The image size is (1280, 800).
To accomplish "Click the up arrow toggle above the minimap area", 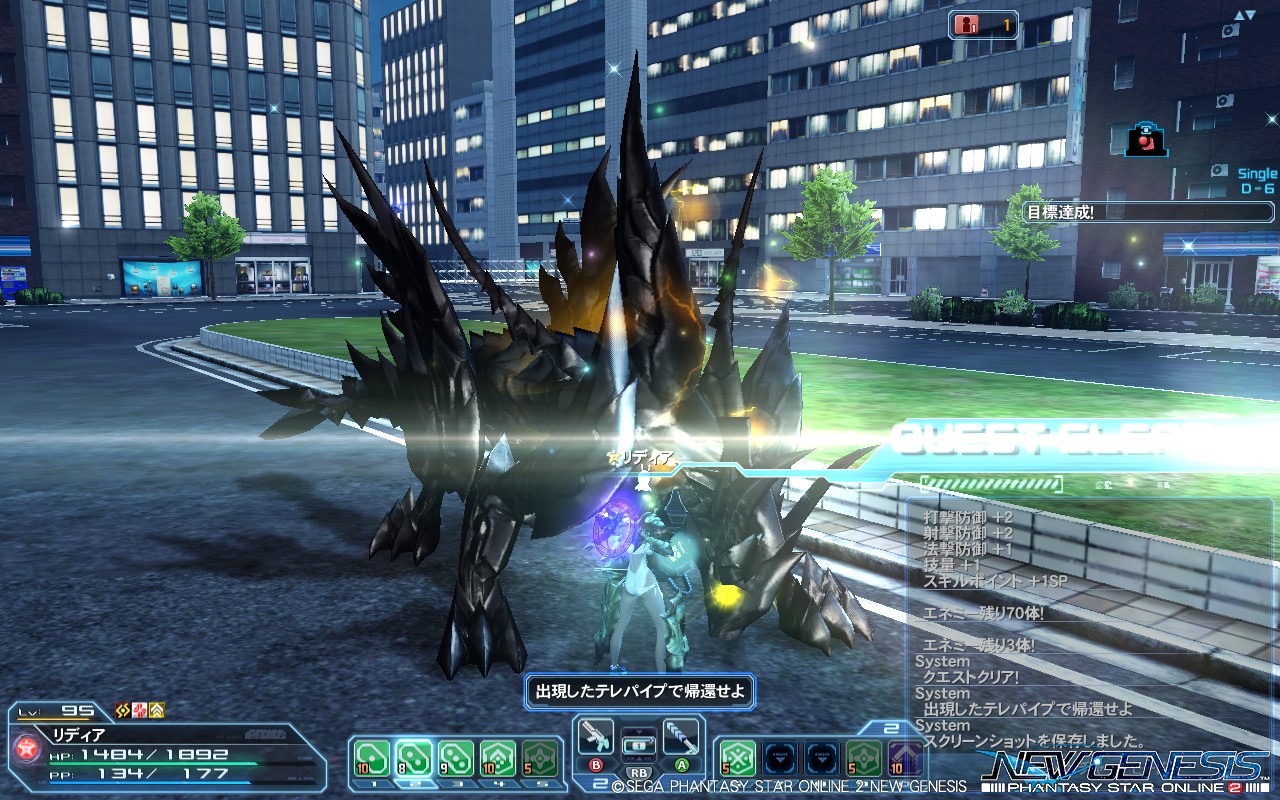I will tap(1239, 15).
